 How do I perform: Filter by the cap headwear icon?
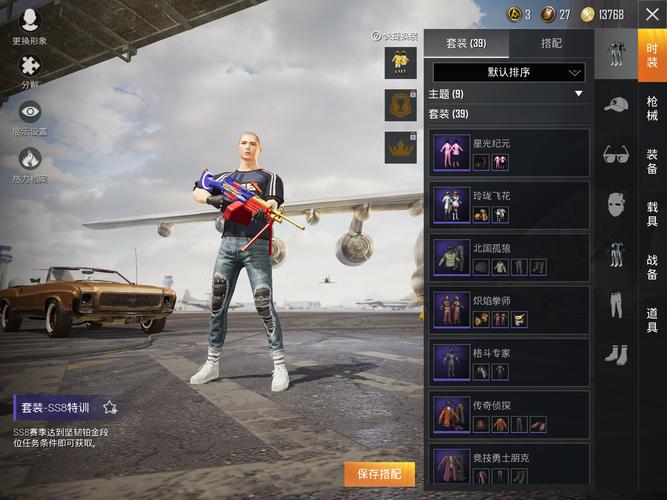(x=616, y=103)
